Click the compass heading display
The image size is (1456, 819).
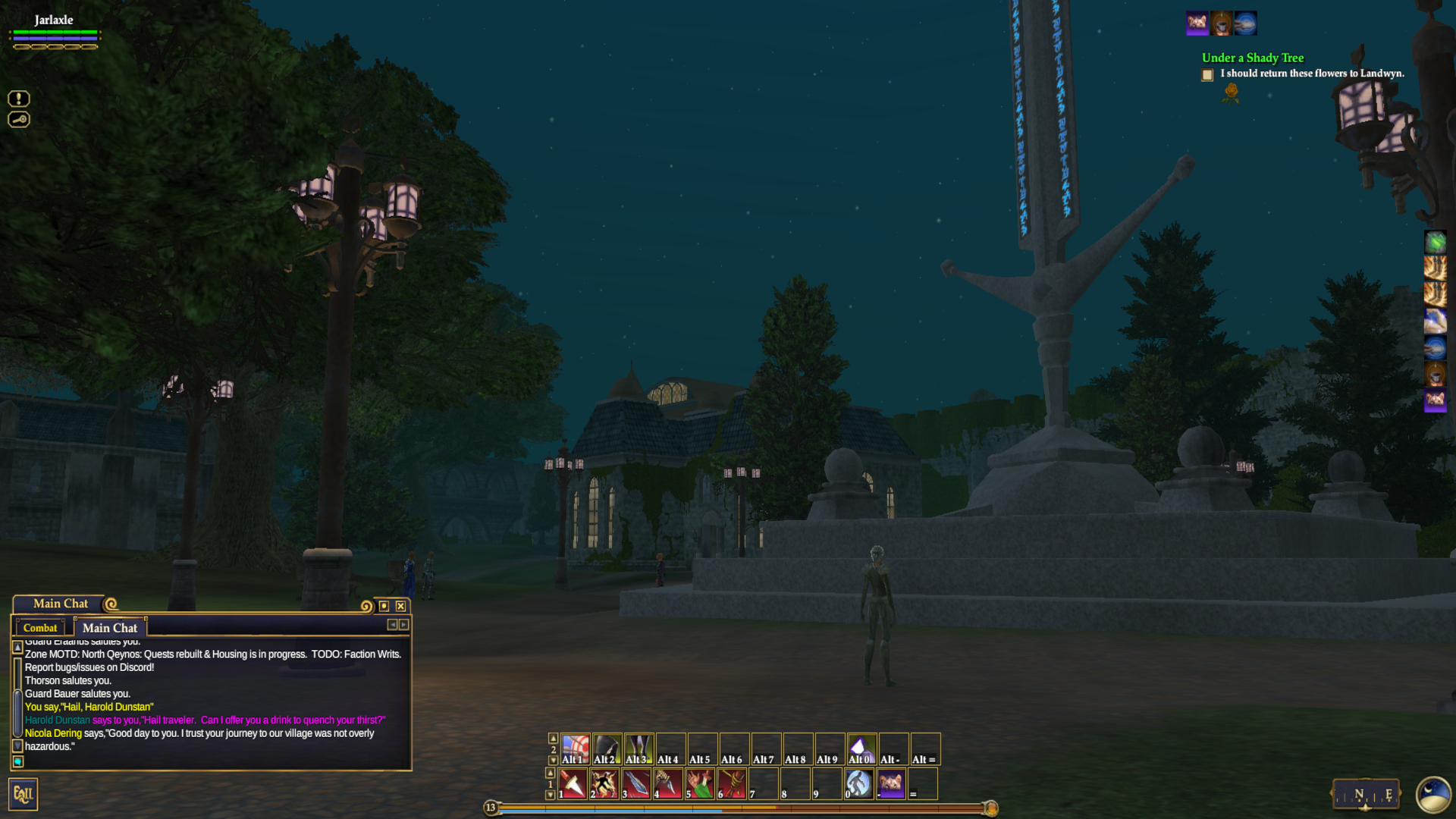(1366, 794)
